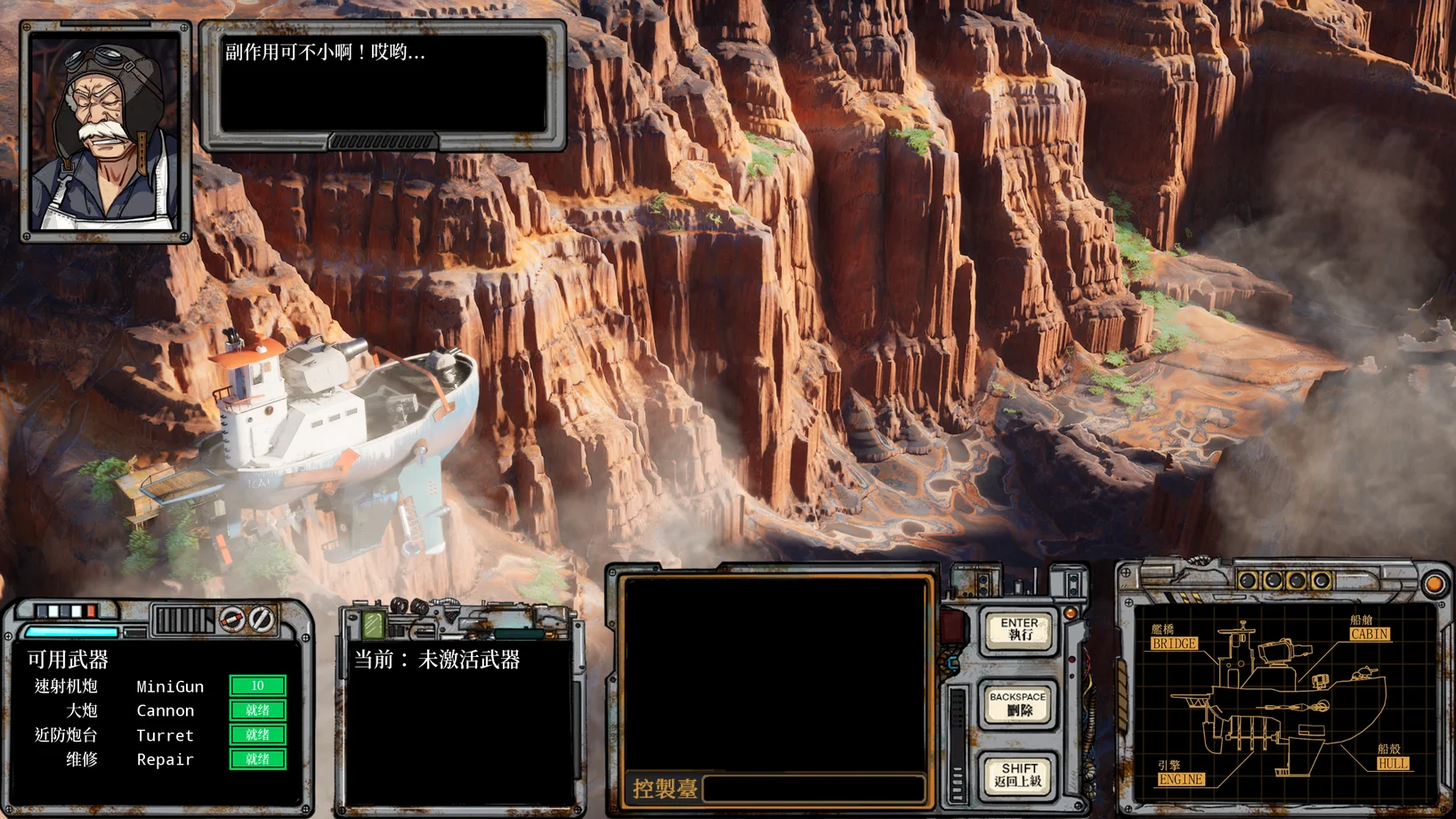This screenshot has width=1456, height=819.
Task: Select the ENGINE ship section label
Action: pyautogui.click(x=1181, y=779)
